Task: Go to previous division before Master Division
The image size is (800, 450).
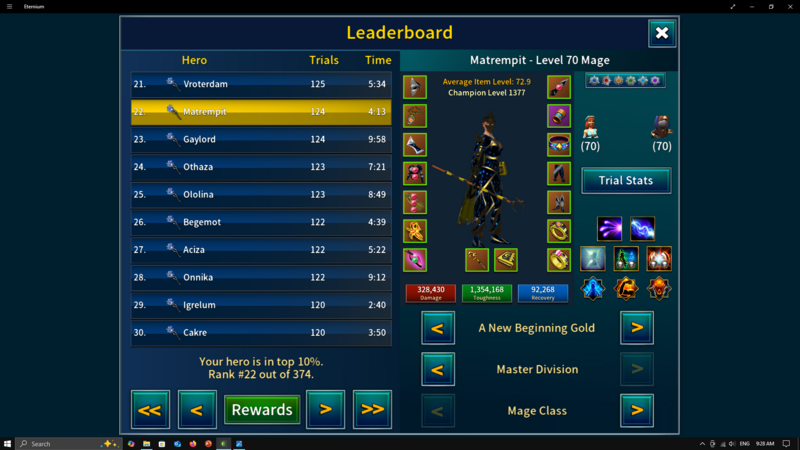Action: point(437,369)
